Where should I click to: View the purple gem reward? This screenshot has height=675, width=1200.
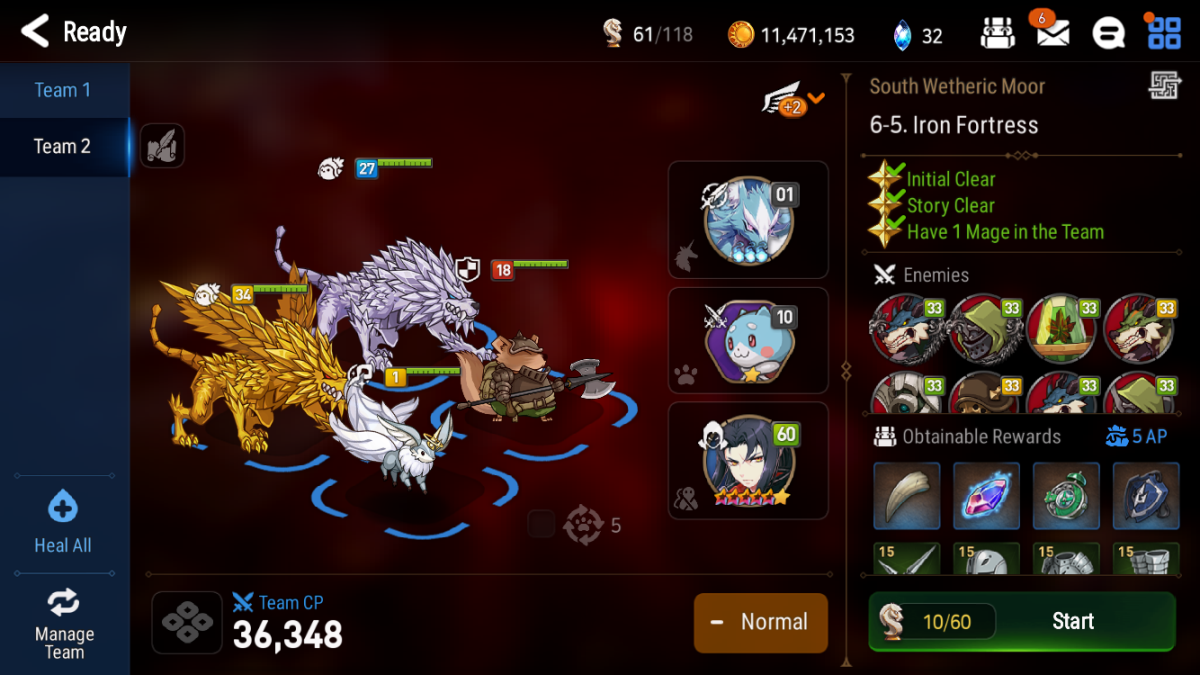(x=986, y=495)
